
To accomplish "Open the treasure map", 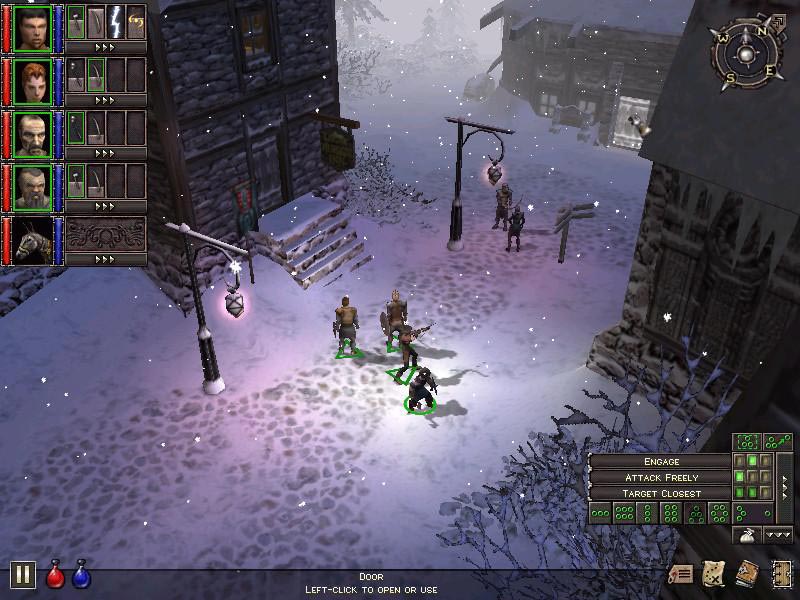I will (714, 574).
